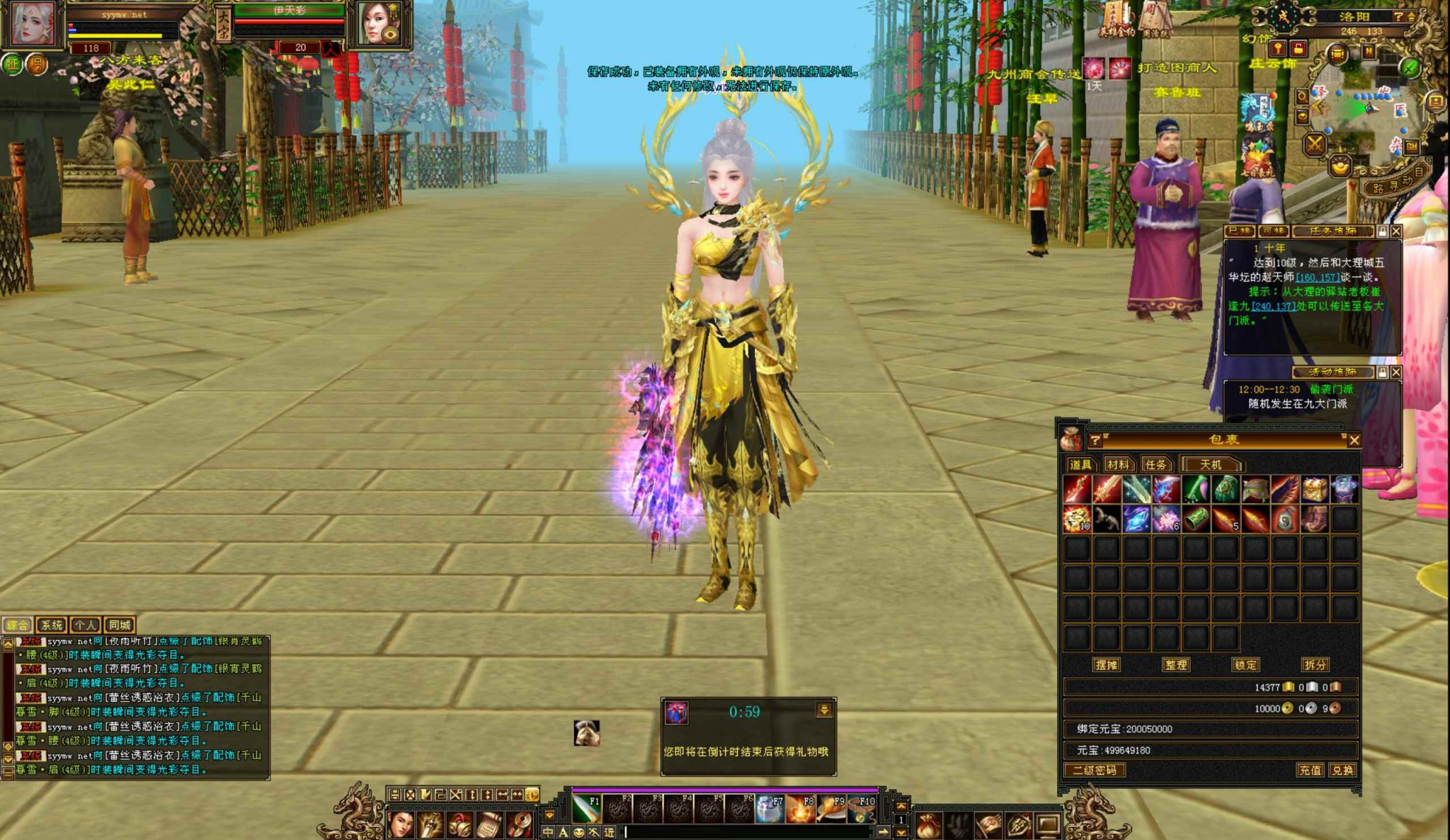1450x840 pixels.
Task: Click the countdown gift box icon
Action: (677, 713)
